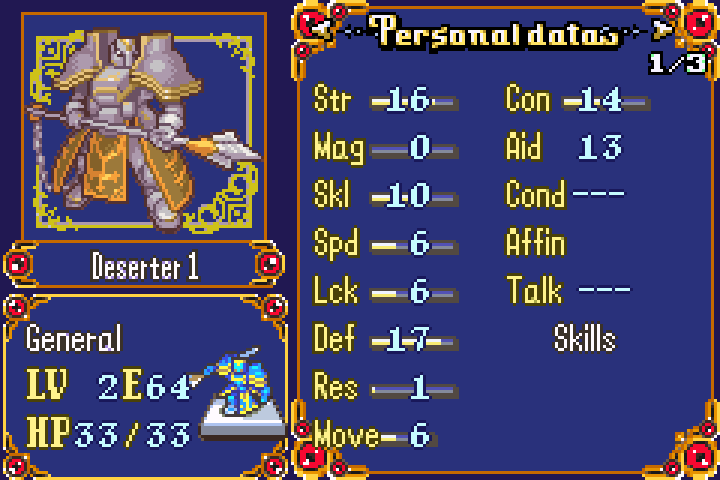Highlight the Affin entry

pos(536,244)
